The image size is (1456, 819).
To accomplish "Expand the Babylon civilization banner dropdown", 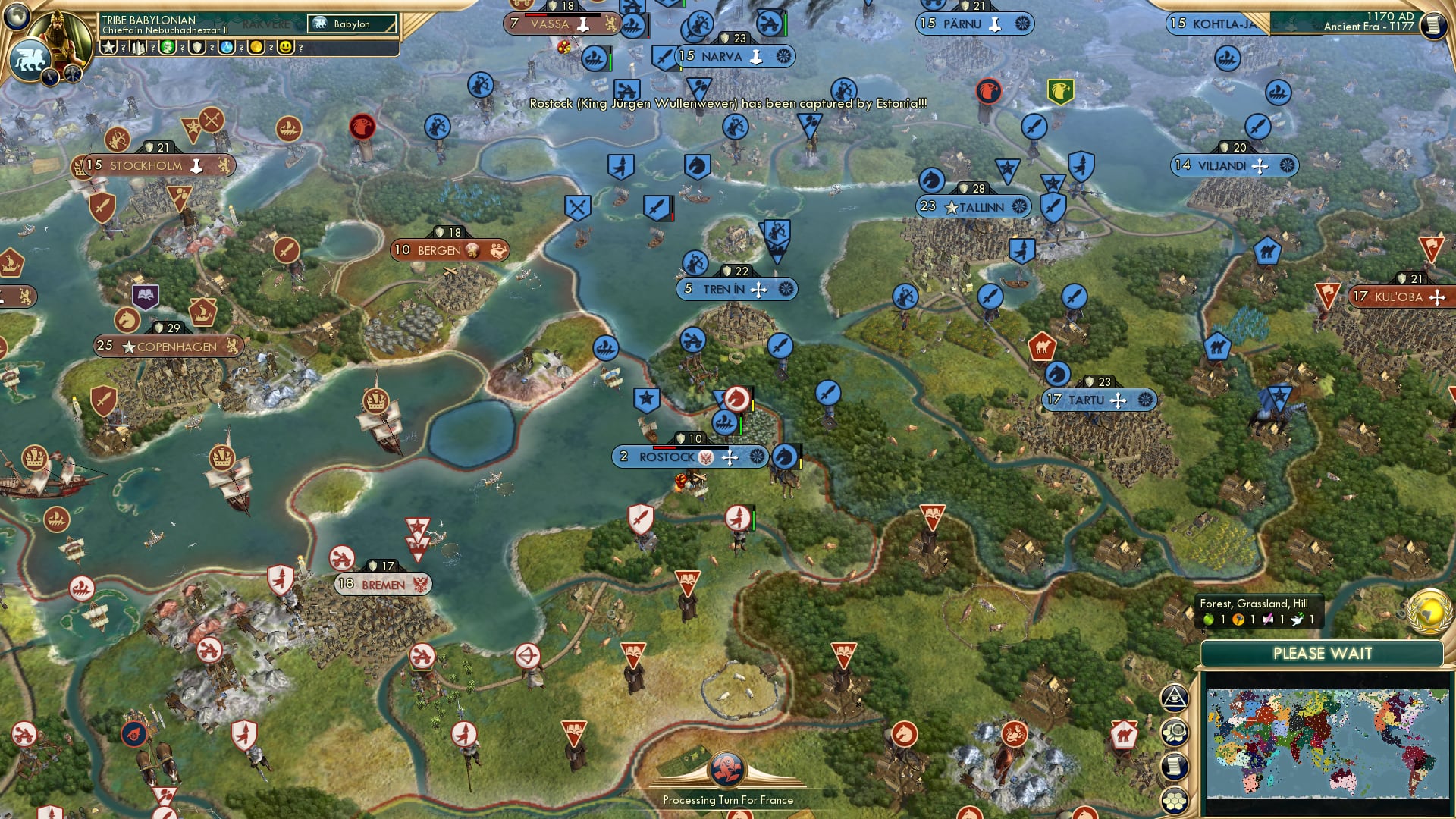I will pos(350,24).
